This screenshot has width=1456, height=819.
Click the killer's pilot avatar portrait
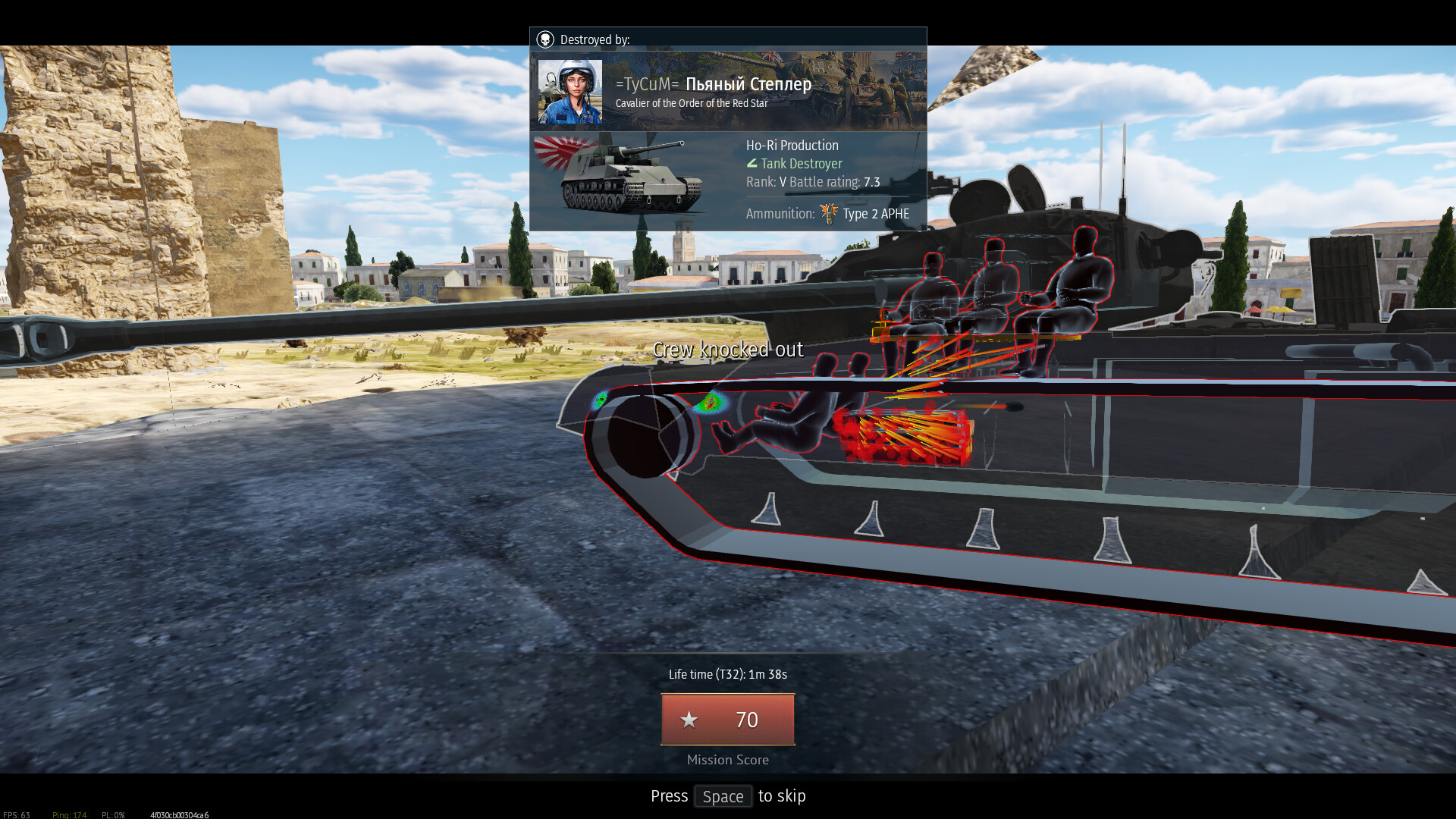pyautogui.click(x=570, y=92)
